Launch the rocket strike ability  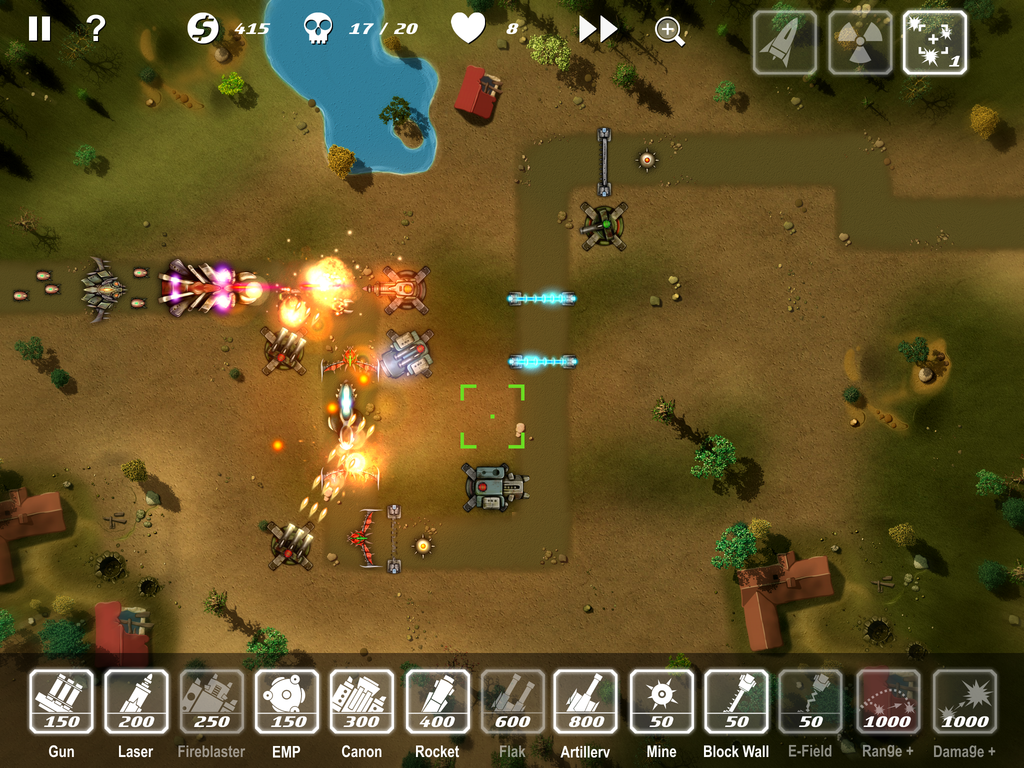coord(784,43)
